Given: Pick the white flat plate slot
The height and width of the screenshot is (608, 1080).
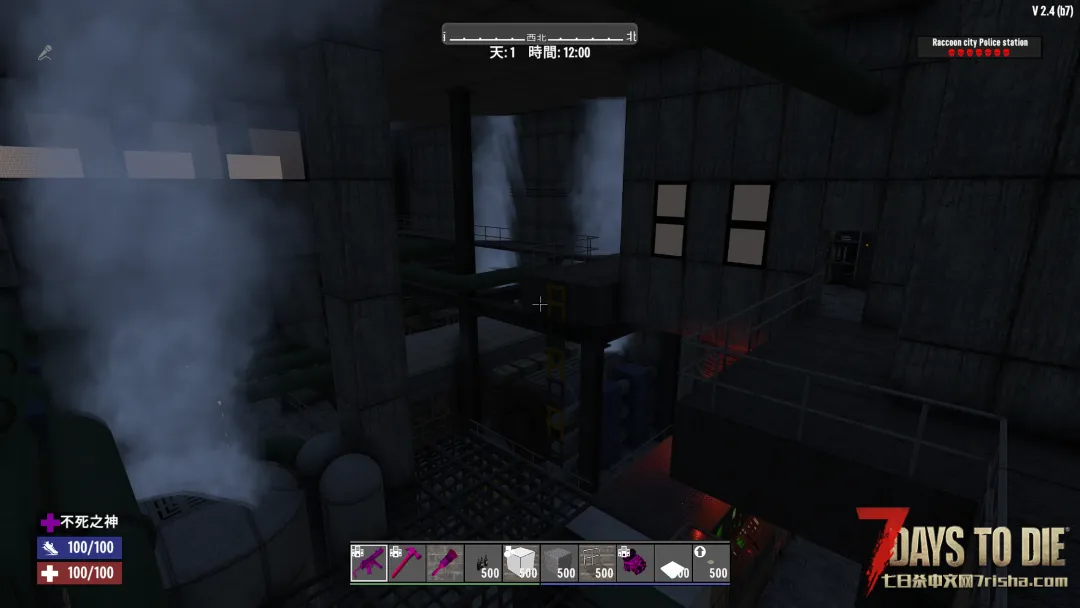Looking at the screenshot, I should coord(673,563).
